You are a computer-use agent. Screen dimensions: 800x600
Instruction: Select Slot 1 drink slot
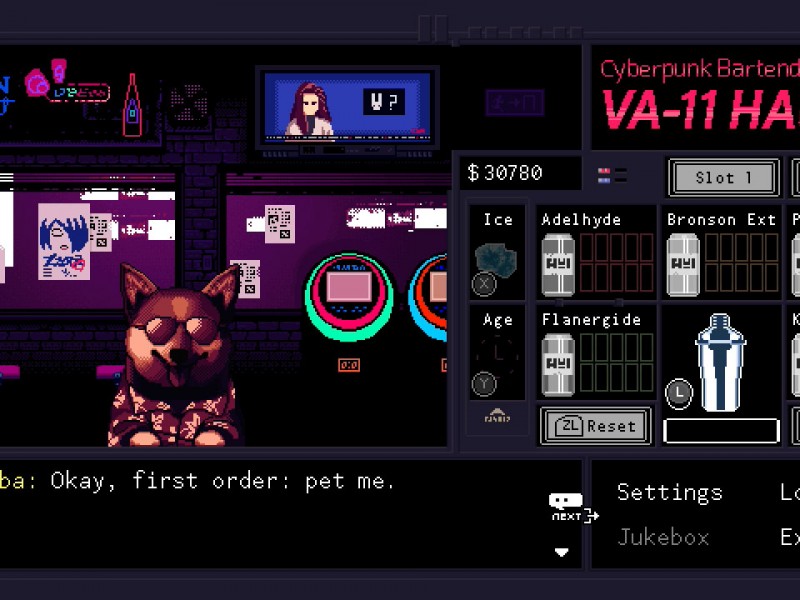click(724, 178)
